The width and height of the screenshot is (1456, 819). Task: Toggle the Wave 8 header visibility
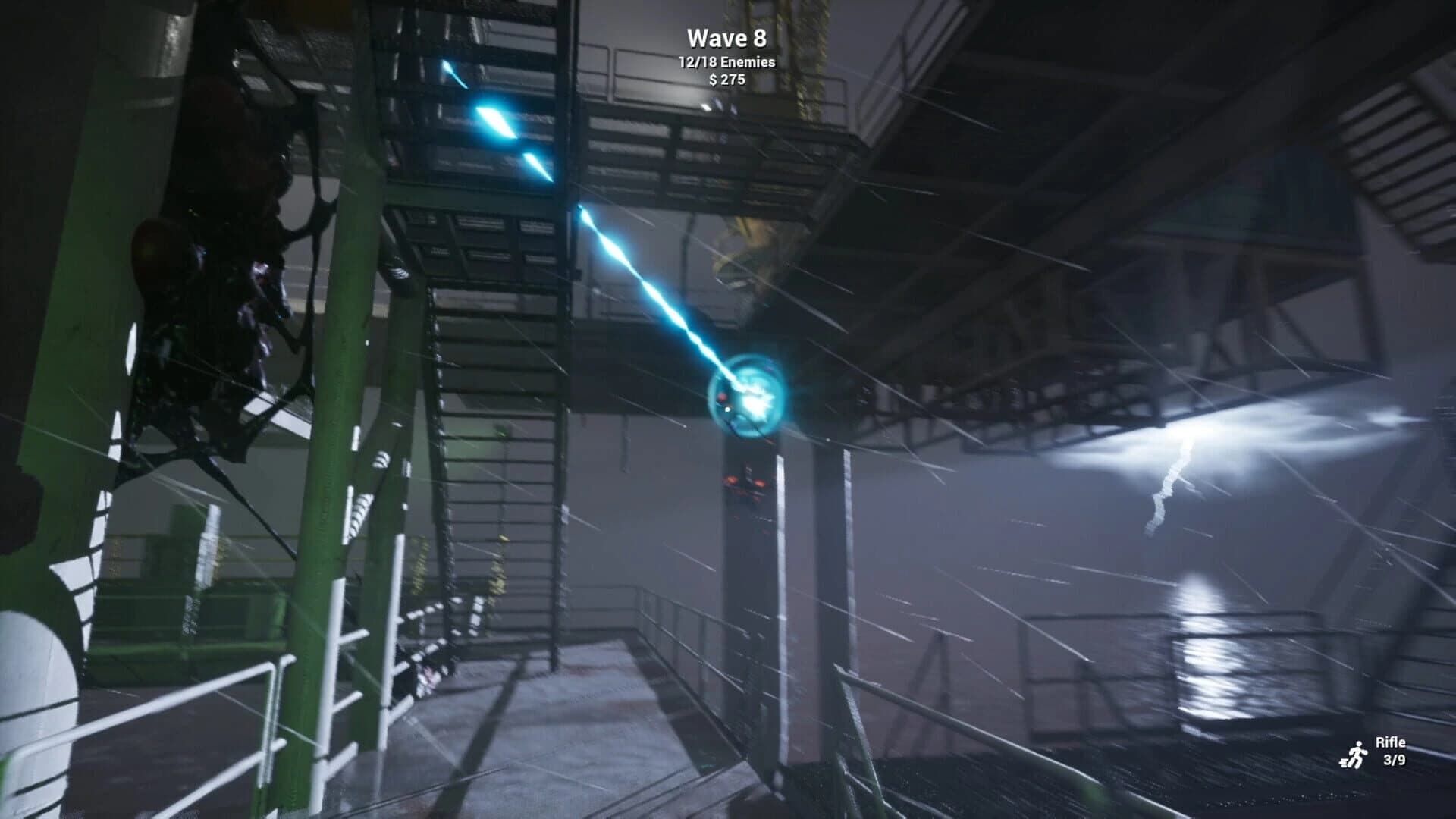point(726,36)
